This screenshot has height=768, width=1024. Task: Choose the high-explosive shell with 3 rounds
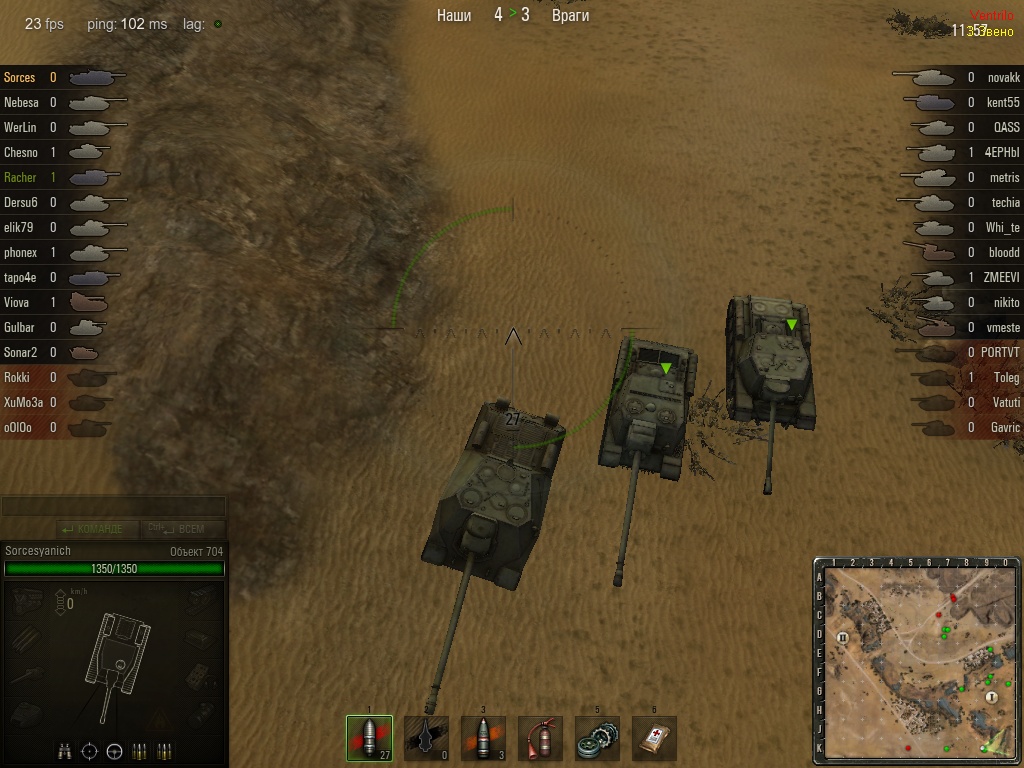coord(483,738)
